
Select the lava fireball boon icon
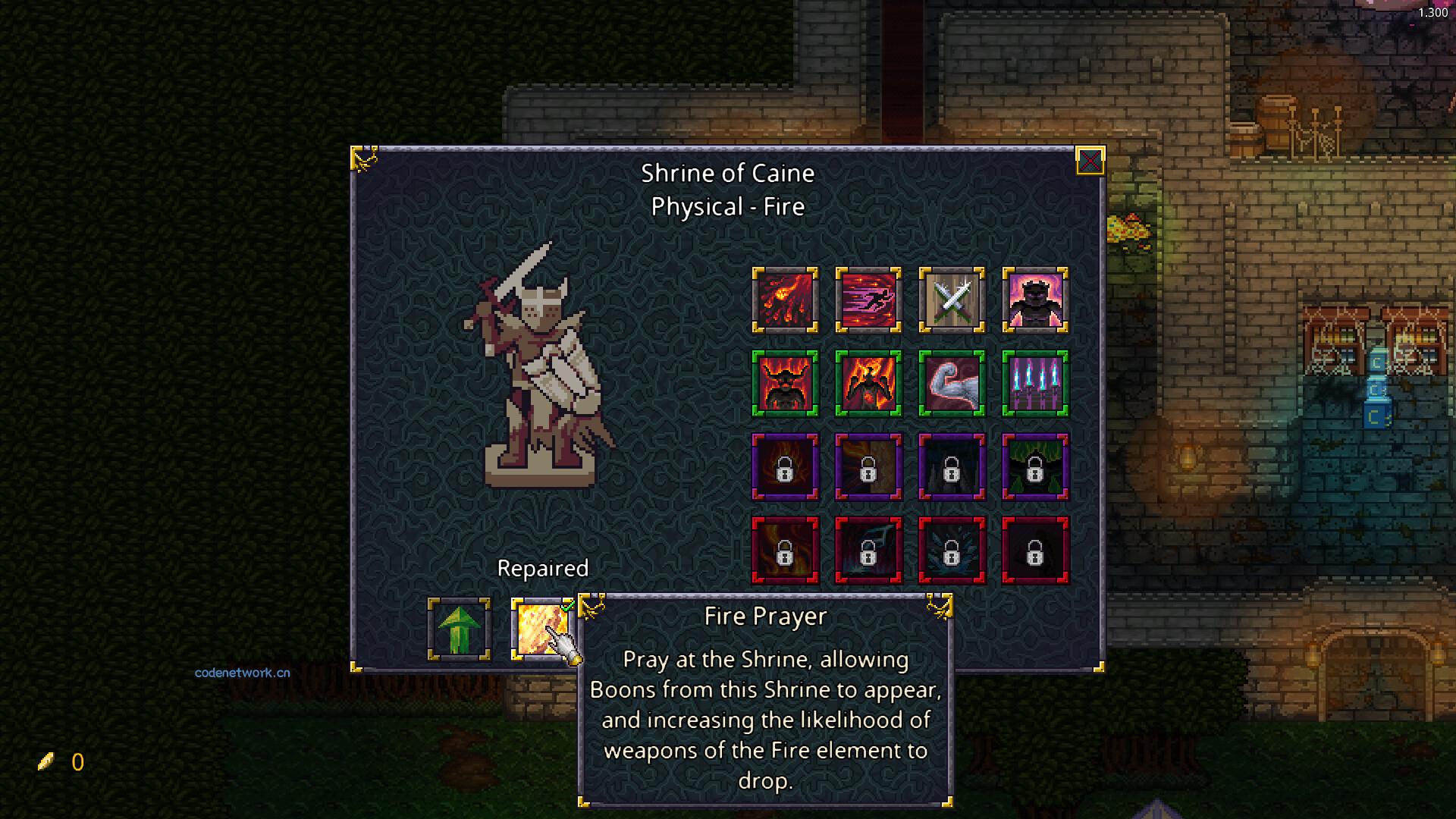(785, 300)
